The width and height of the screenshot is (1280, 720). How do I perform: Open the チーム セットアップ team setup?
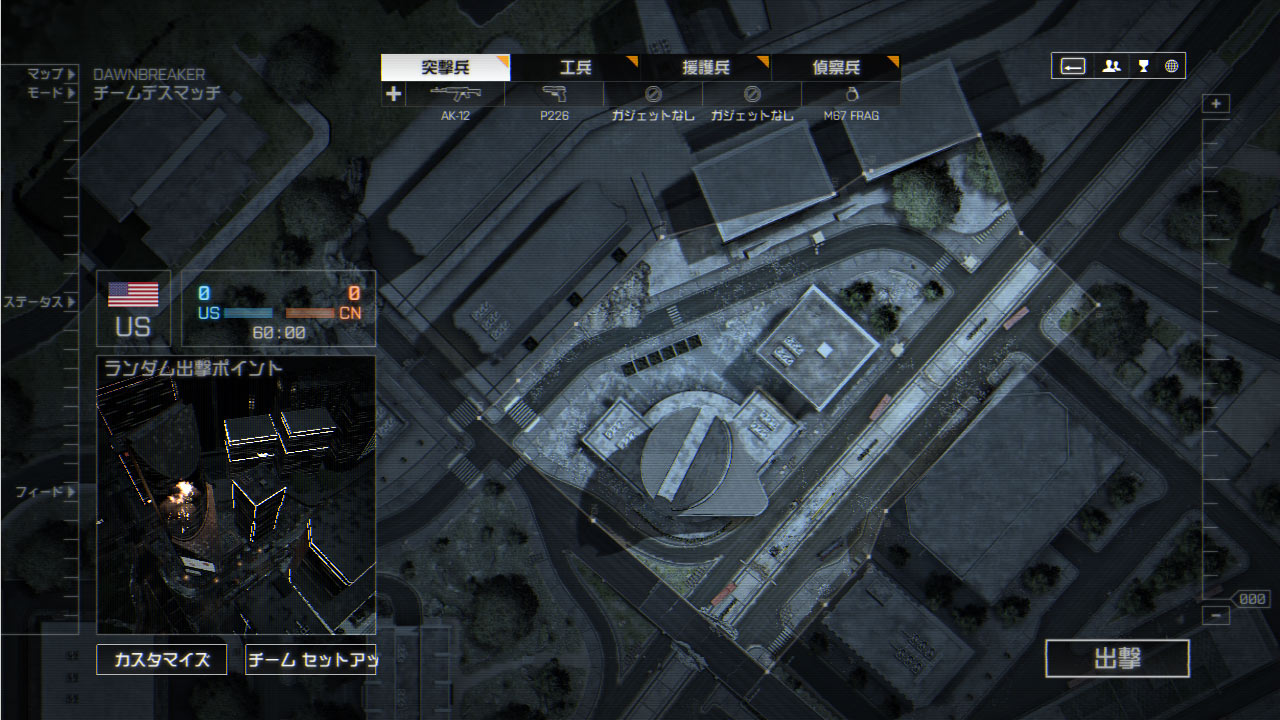(x=311, y=660)
